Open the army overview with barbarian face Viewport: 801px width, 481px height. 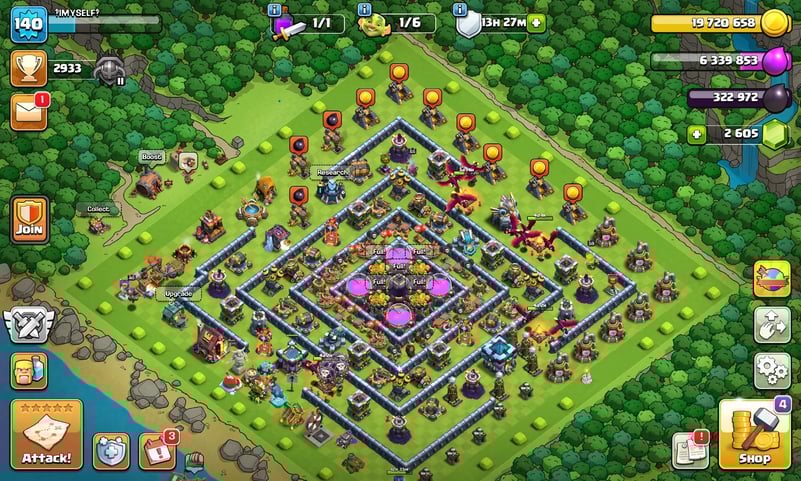(x=29, y=372)
